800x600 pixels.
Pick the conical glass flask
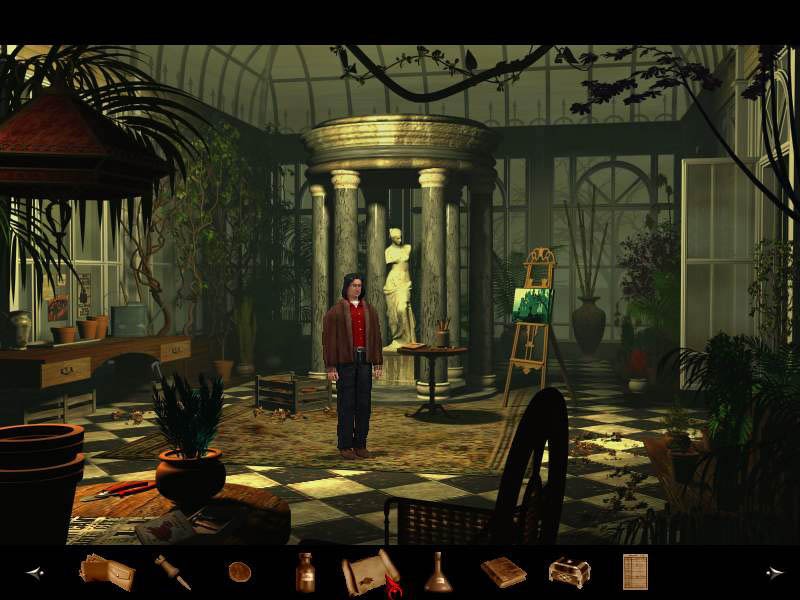click(x=438, y=572)
